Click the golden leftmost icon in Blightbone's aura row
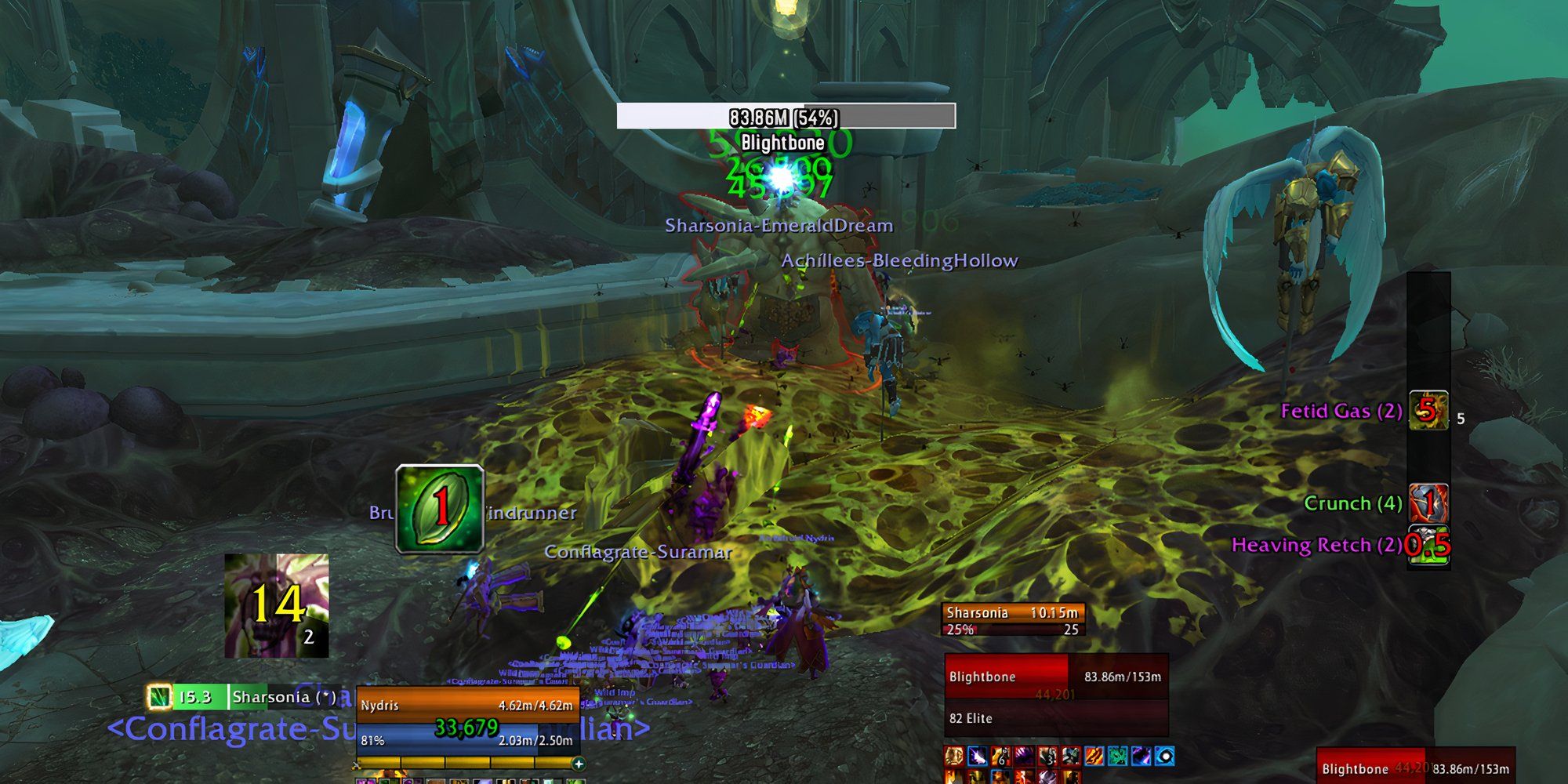 tap(953, 755)
